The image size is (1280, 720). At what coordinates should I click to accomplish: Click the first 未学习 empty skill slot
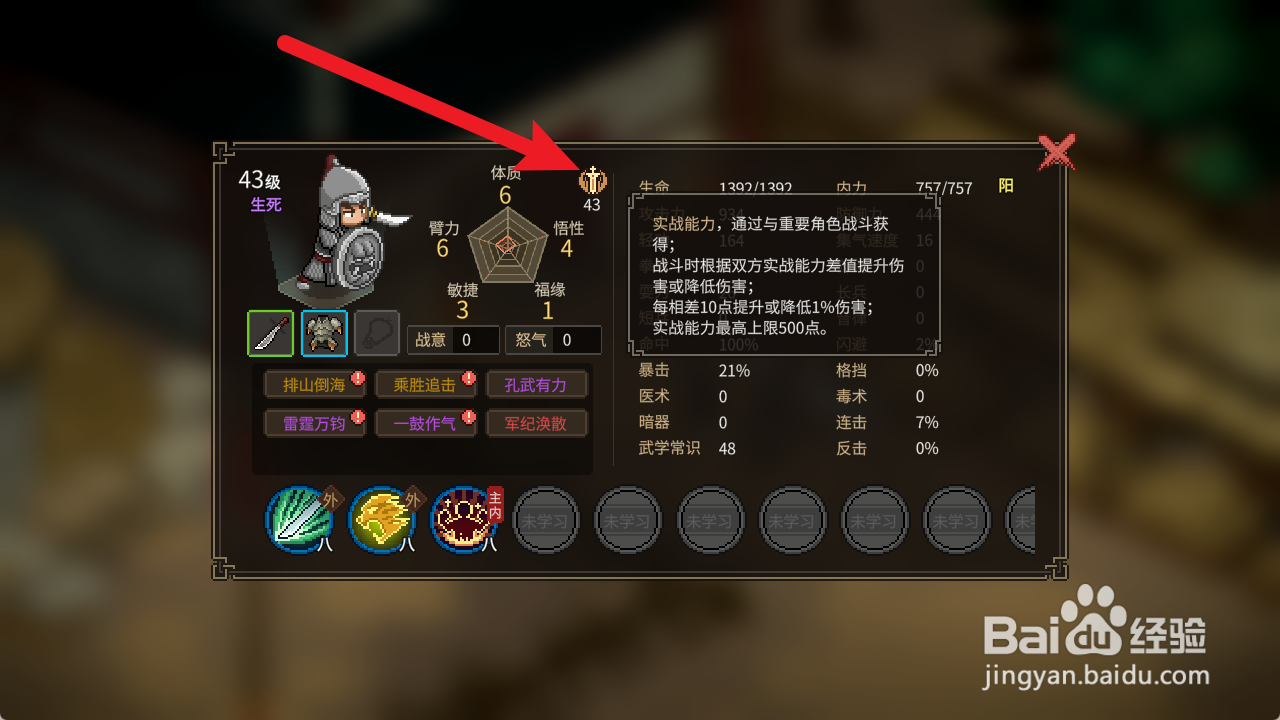(546, 521)
